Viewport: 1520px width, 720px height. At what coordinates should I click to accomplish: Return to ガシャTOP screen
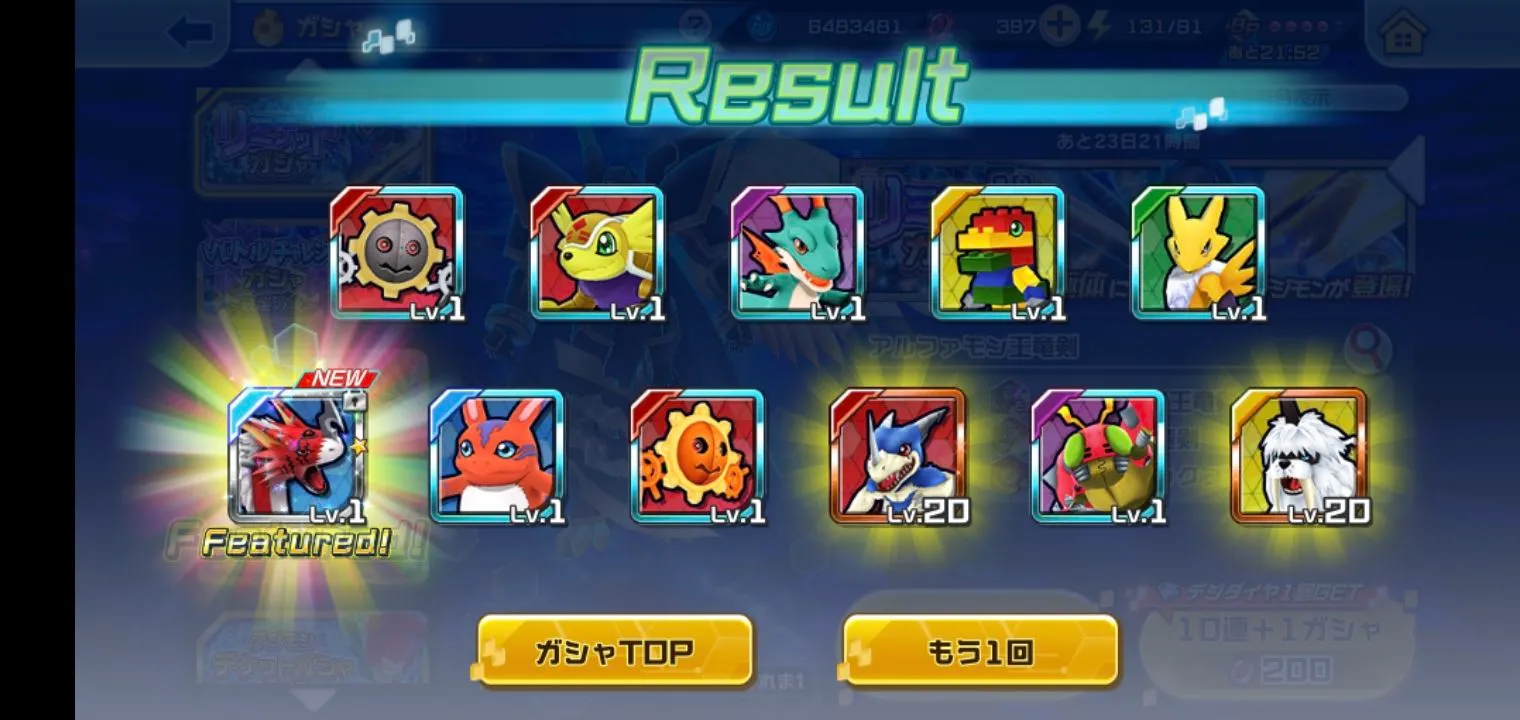tap(614, 651)
